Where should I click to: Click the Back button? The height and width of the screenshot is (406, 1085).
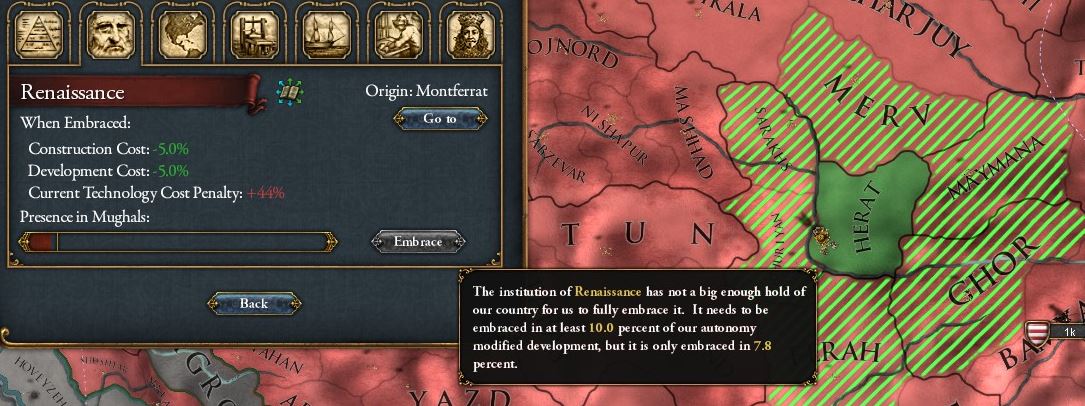click(x=254, y=304)
